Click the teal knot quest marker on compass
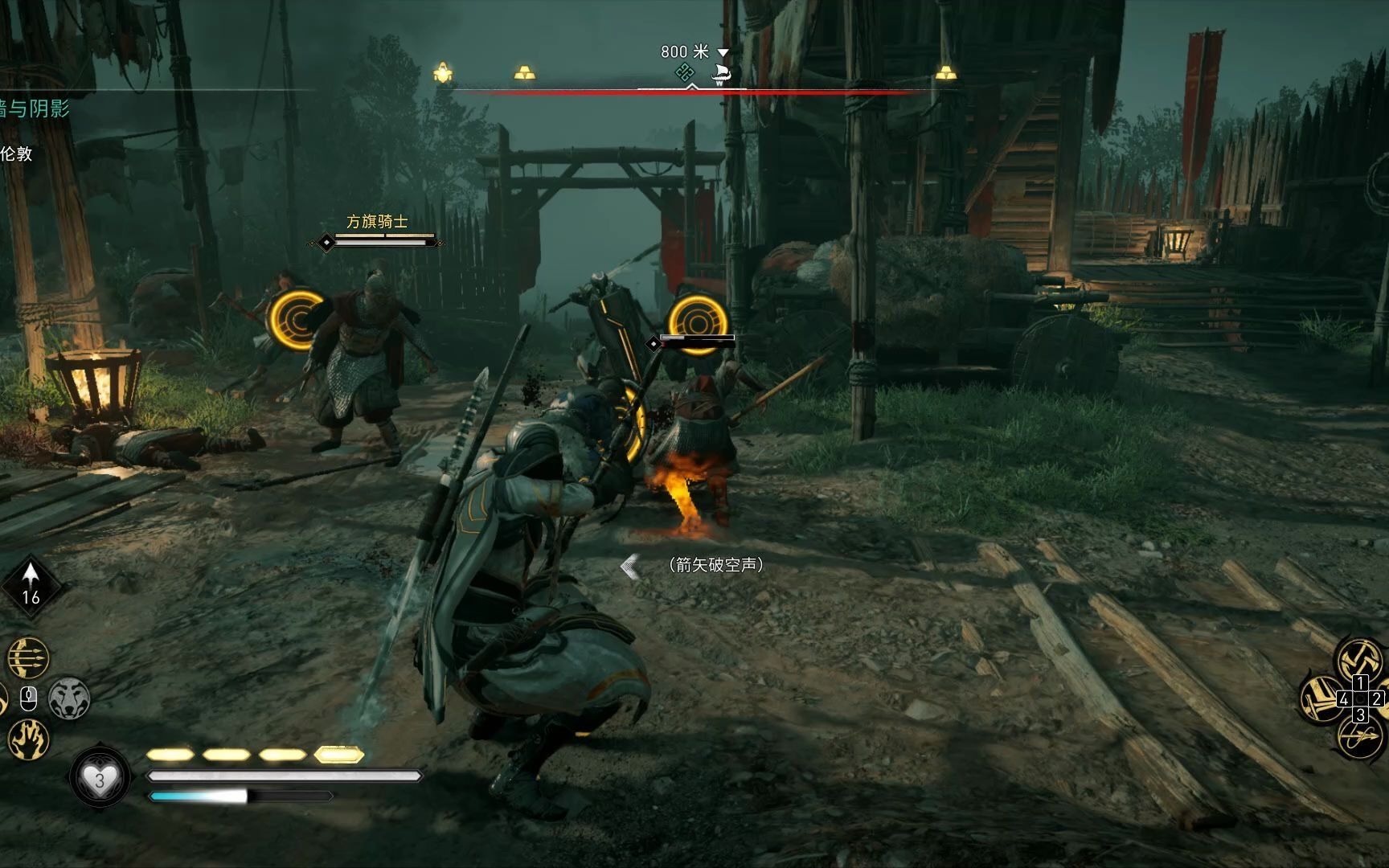Image resolution: width=1389 pixels, height=868 pixels. [x=685, y=74]
